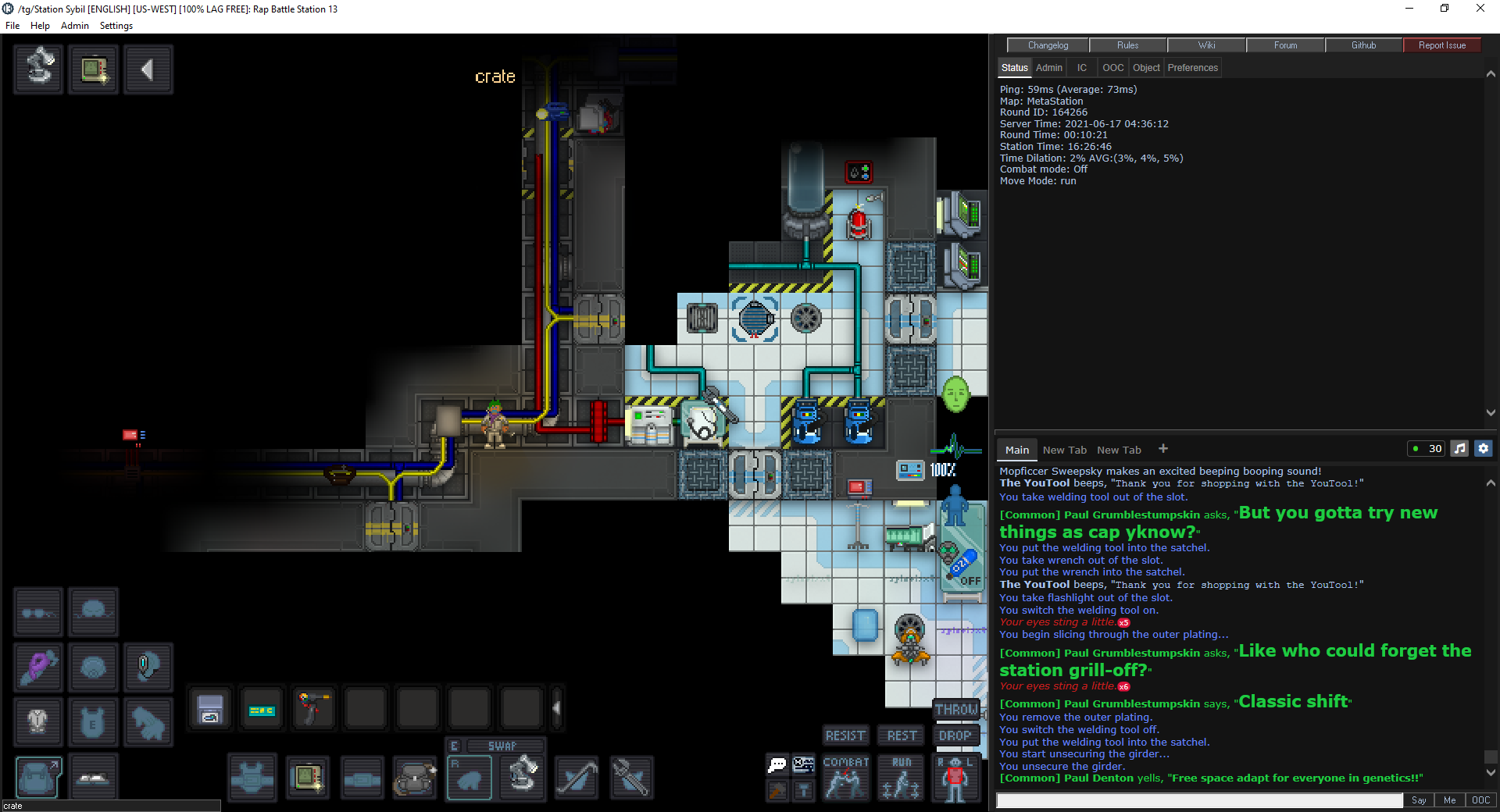Click the scroll-up chevron in the Status panel
The image size is (1500, 812).
1491,74
